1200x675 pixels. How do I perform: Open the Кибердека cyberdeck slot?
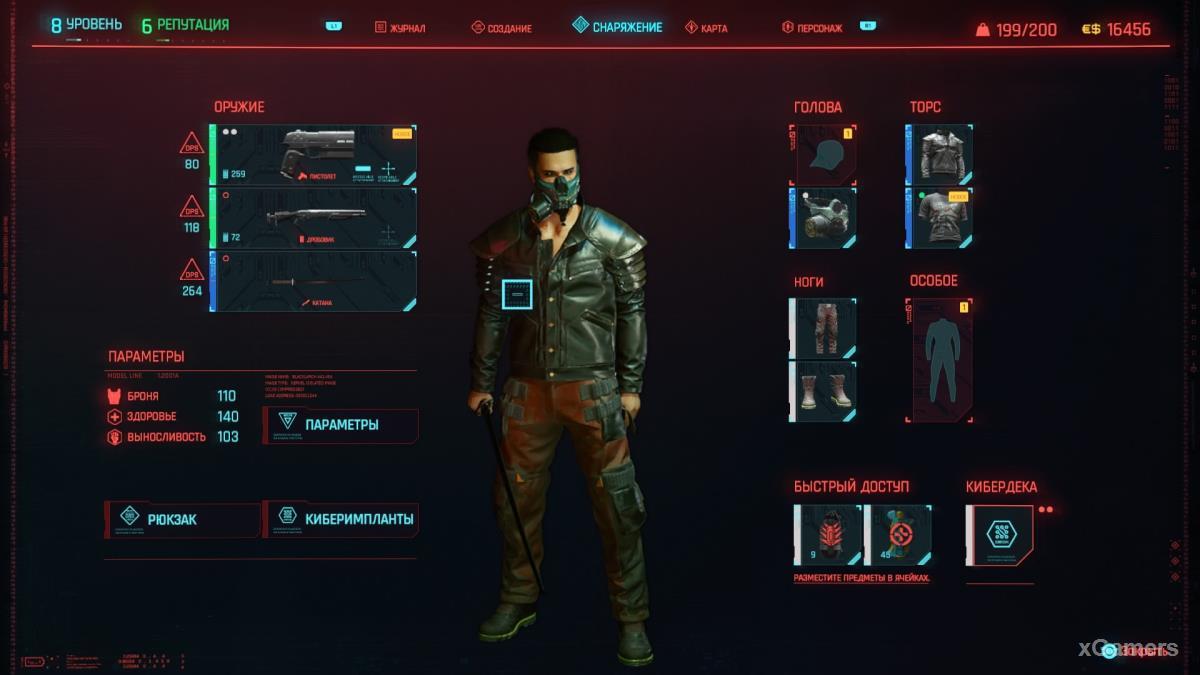[x=999, y=534]
